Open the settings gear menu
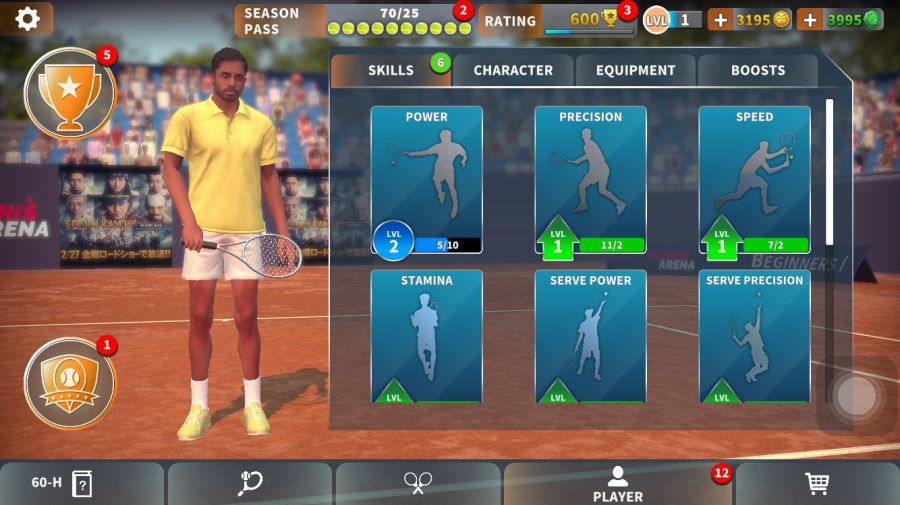This screenshot has height=505, width=900. pyautogui.click(x=27, y=19)
